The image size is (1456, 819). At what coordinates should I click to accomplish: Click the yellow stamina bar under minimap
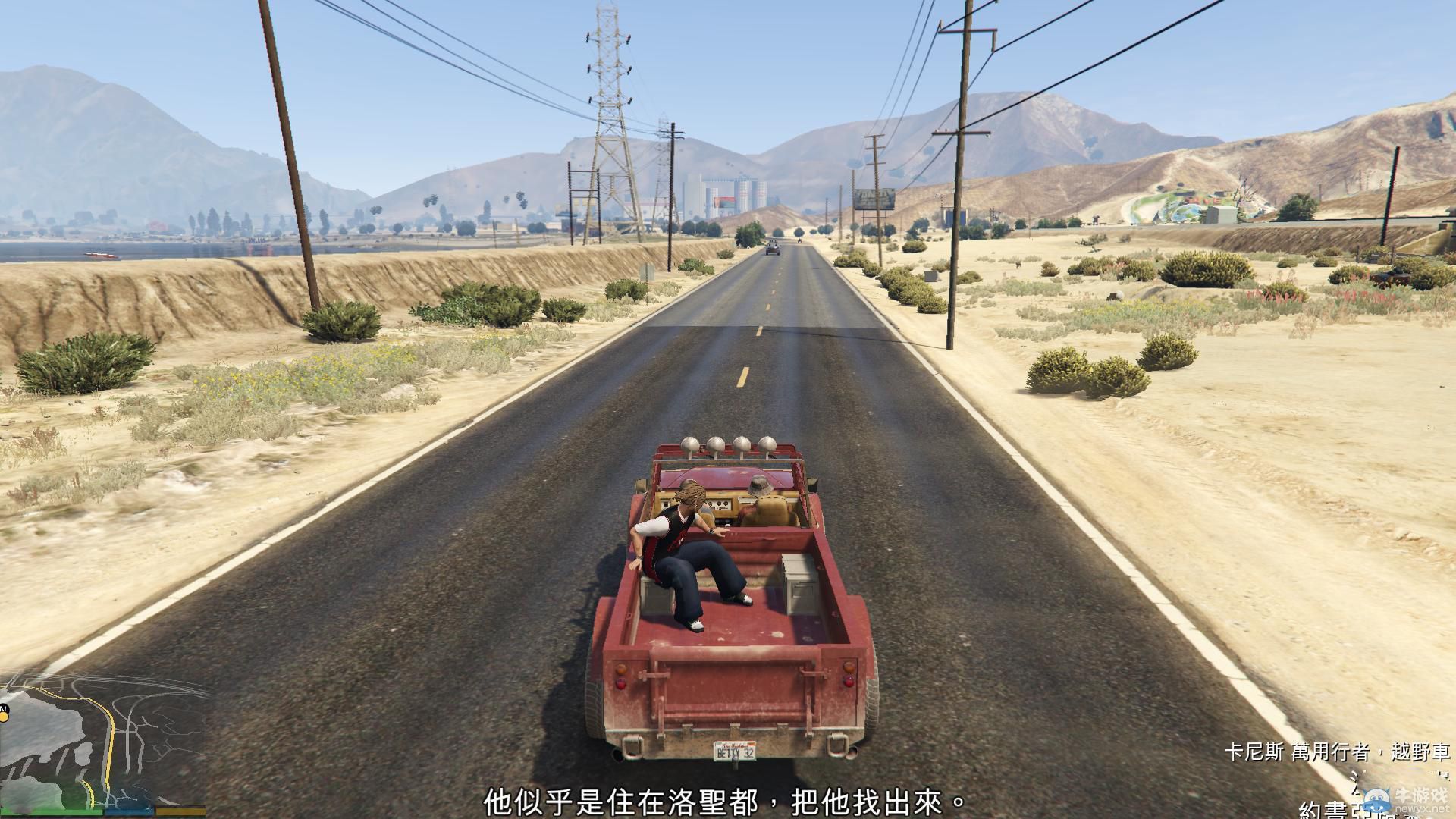(x=180, y=812)
